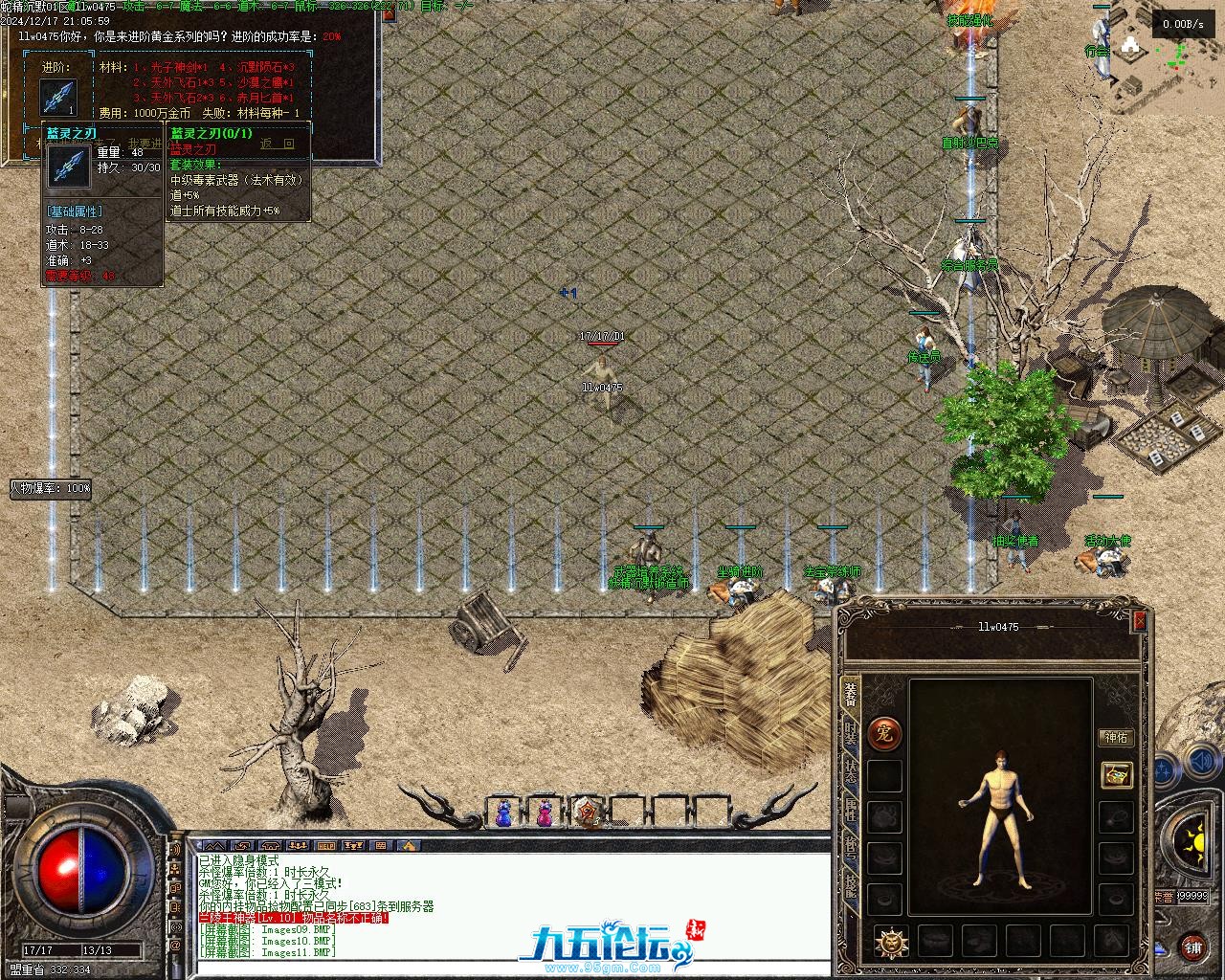Open the 技能 skills tab
Image resolution: width=1225 pixels, height=980 pixels.
pos(850,886)
